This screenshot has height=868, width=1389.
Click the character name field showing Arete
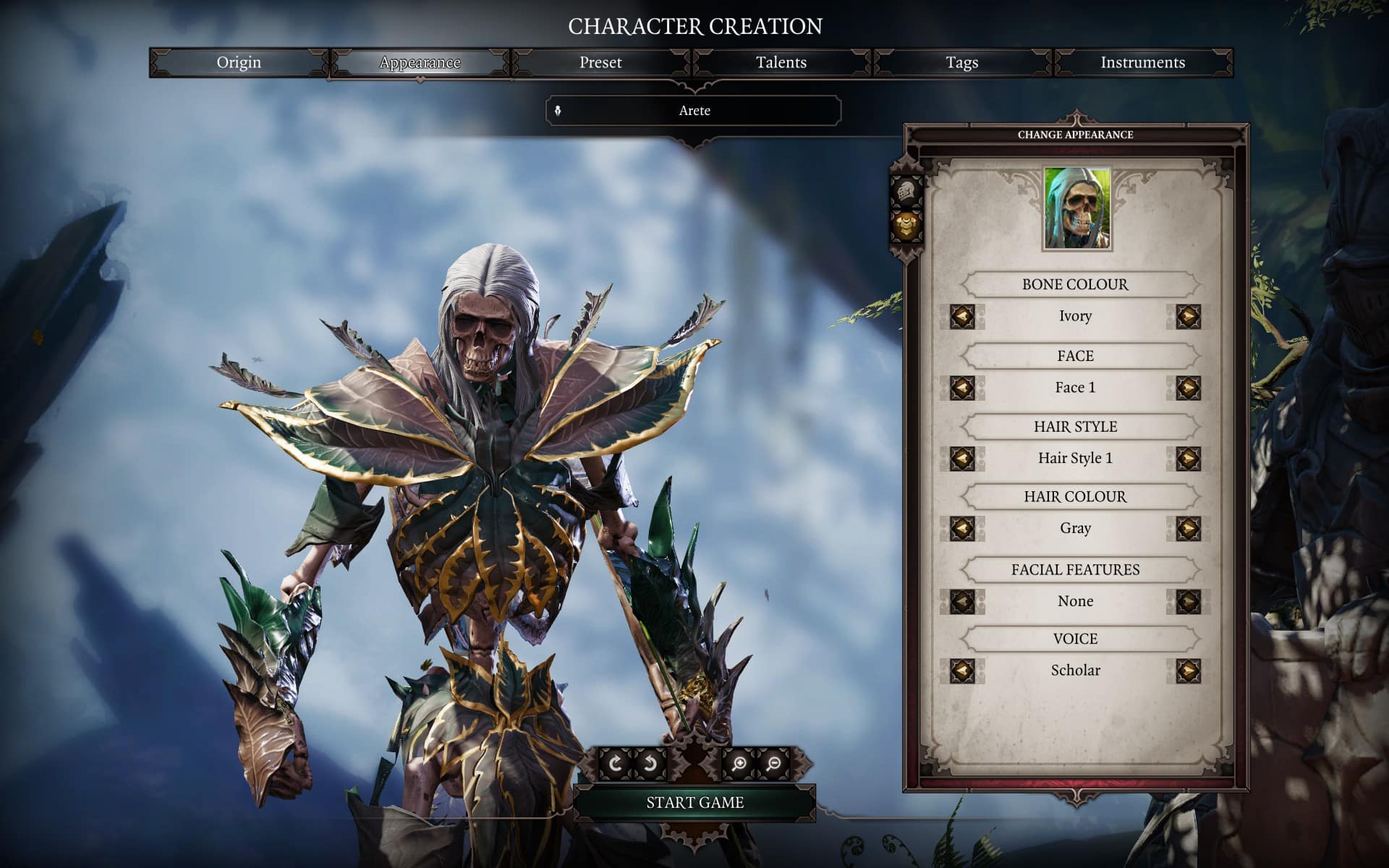click(x=694, y=111)
